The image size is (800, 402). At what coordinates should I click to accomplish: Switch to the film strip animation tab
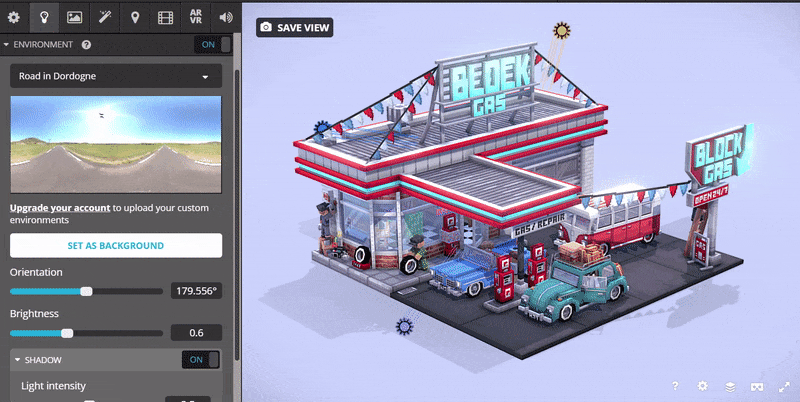(165, 17)
